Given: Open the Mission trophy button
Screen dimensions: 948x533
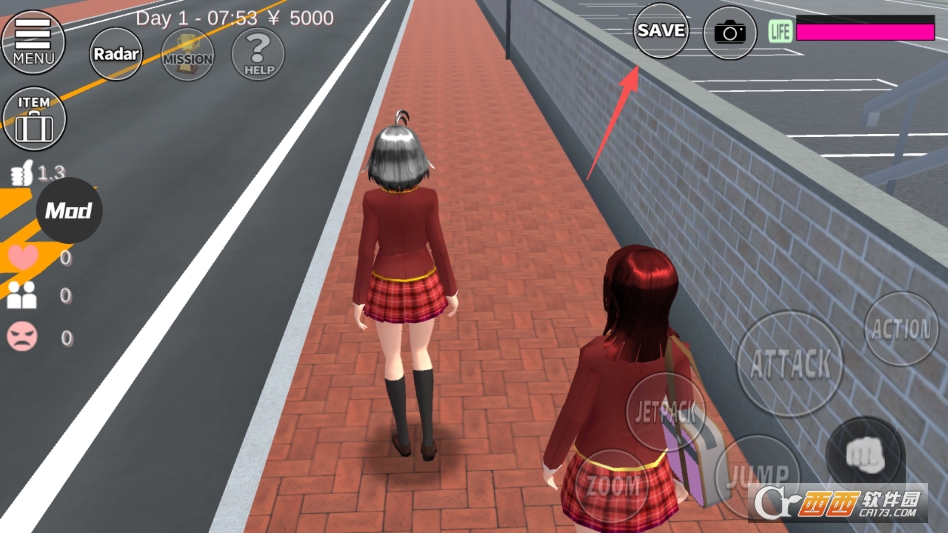Looking at the screenshot, I should click(187, 54).
